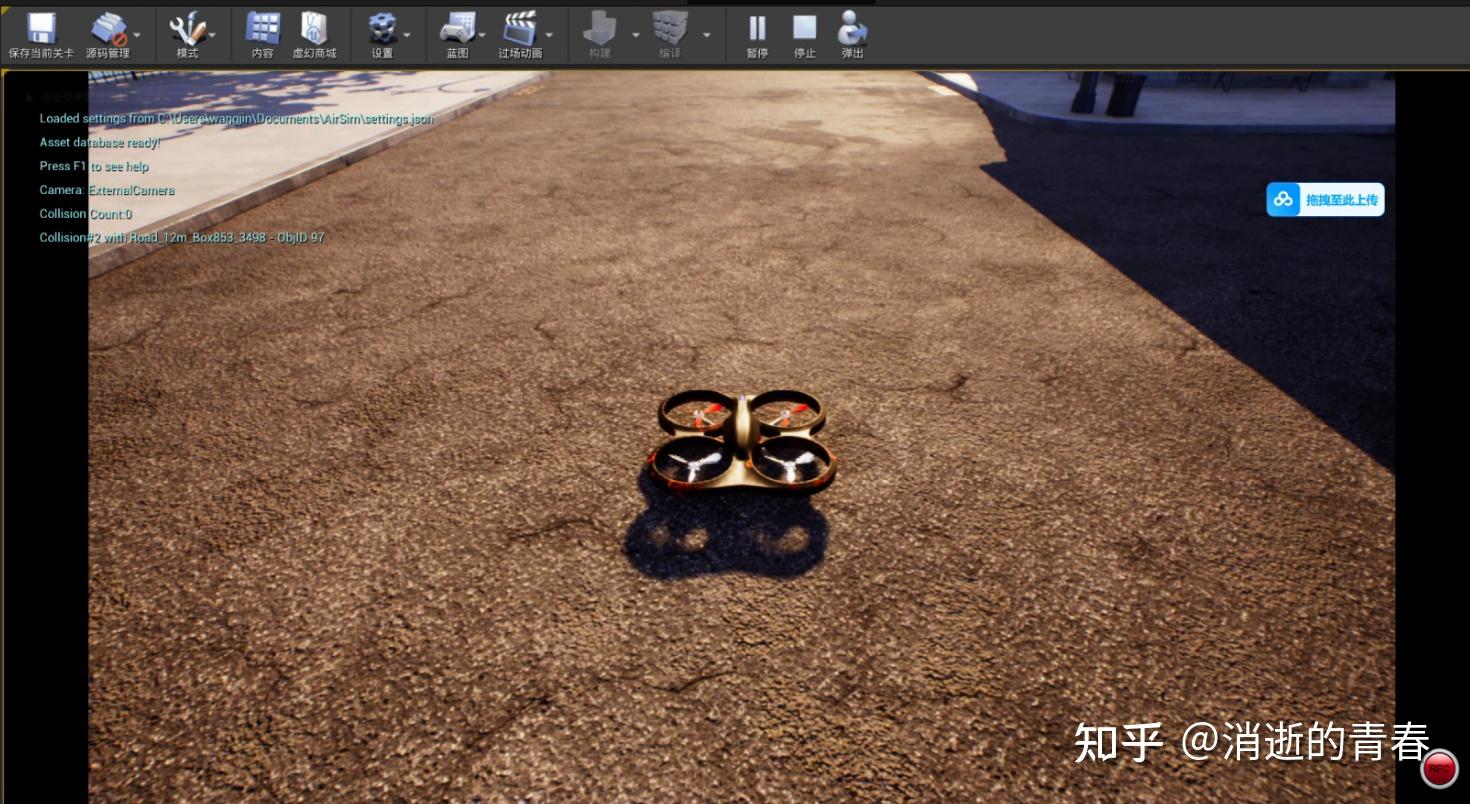Click the 拖拽至此上传 upload button
Screen dimensions: 1470x804
(x=1325, y=199)
